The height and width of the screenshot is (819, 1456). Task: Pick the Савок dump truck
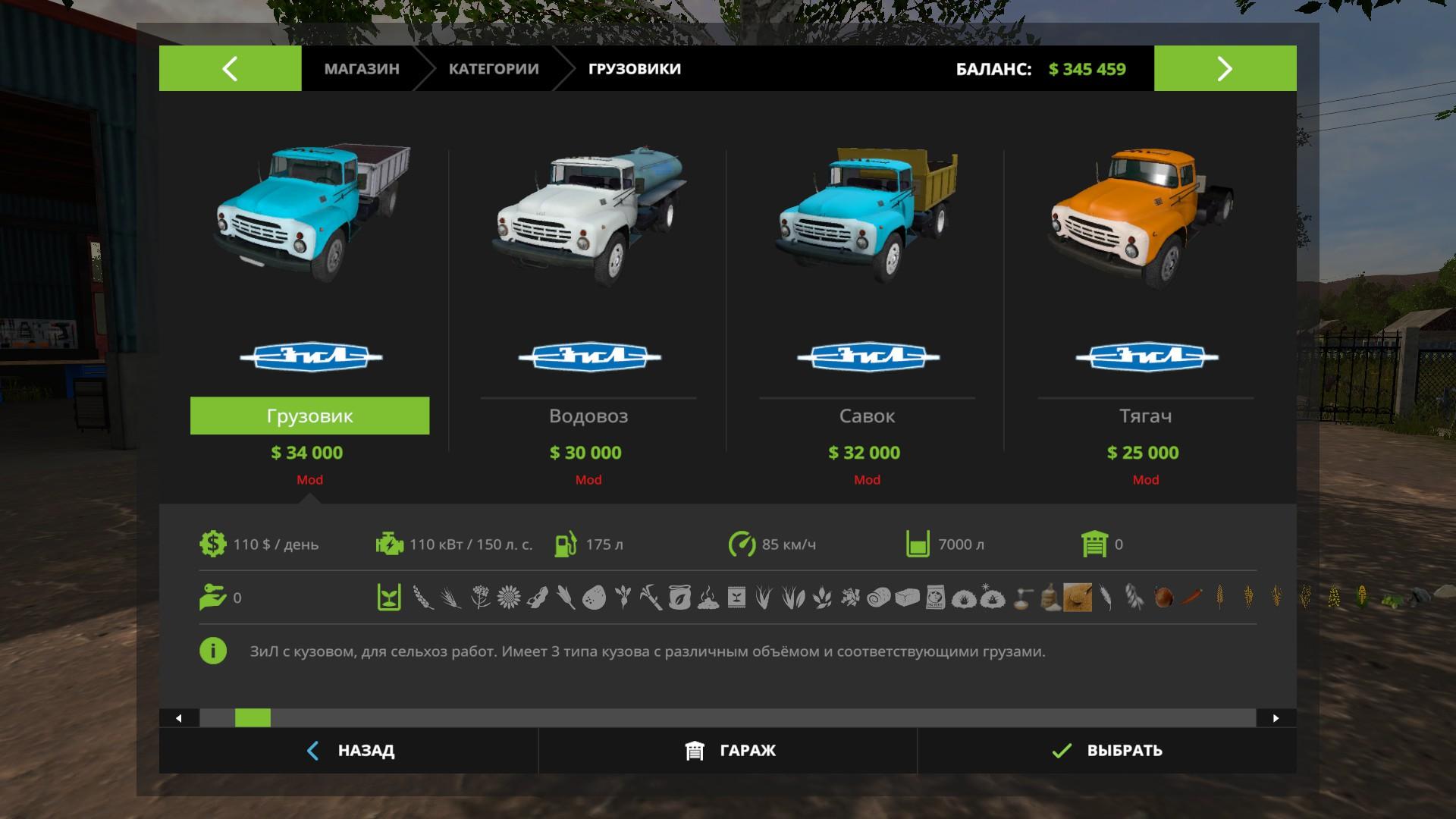click(867, 416)
